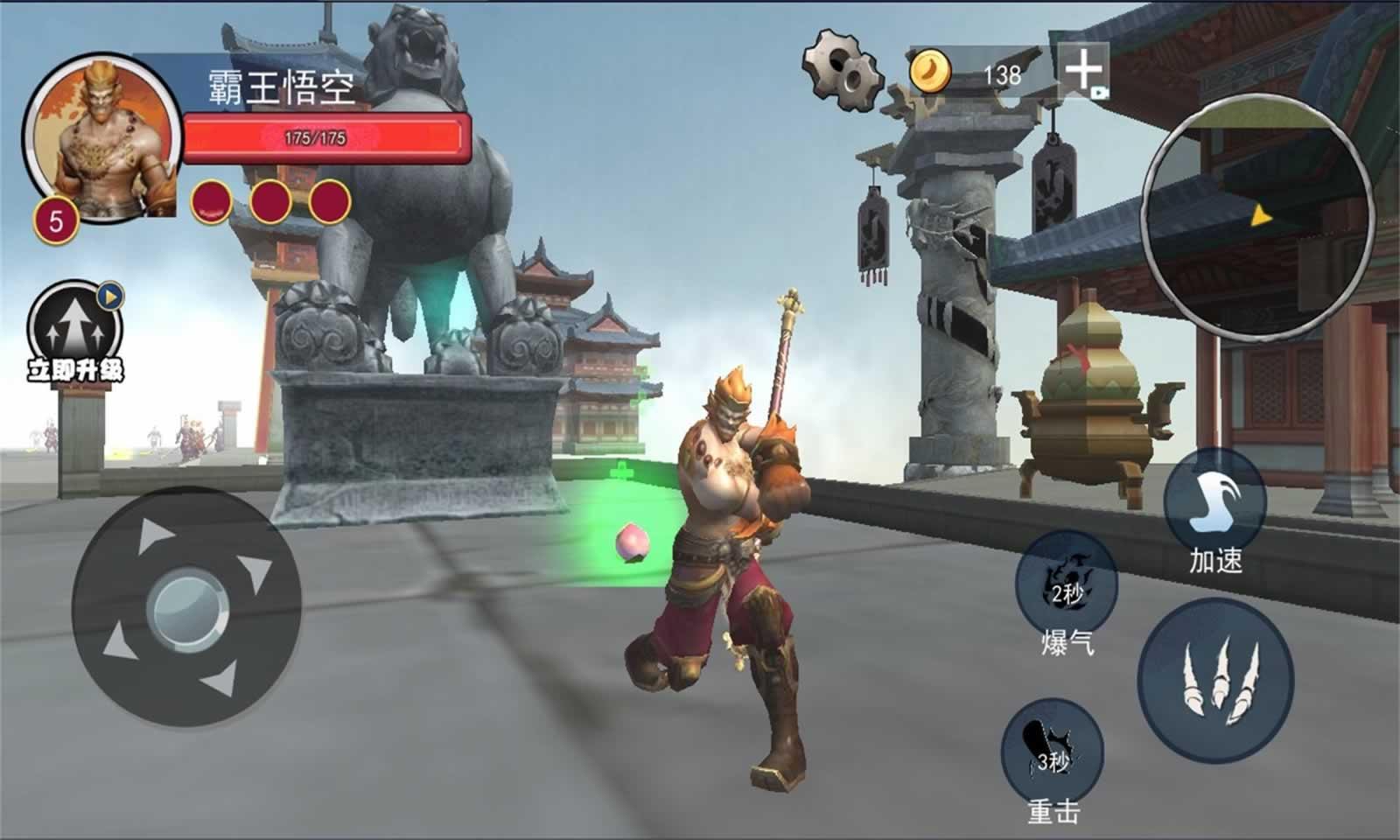Open the gear settings menu
The image size is (1400, 840).
pyautogui.click(x=842, y=69)
